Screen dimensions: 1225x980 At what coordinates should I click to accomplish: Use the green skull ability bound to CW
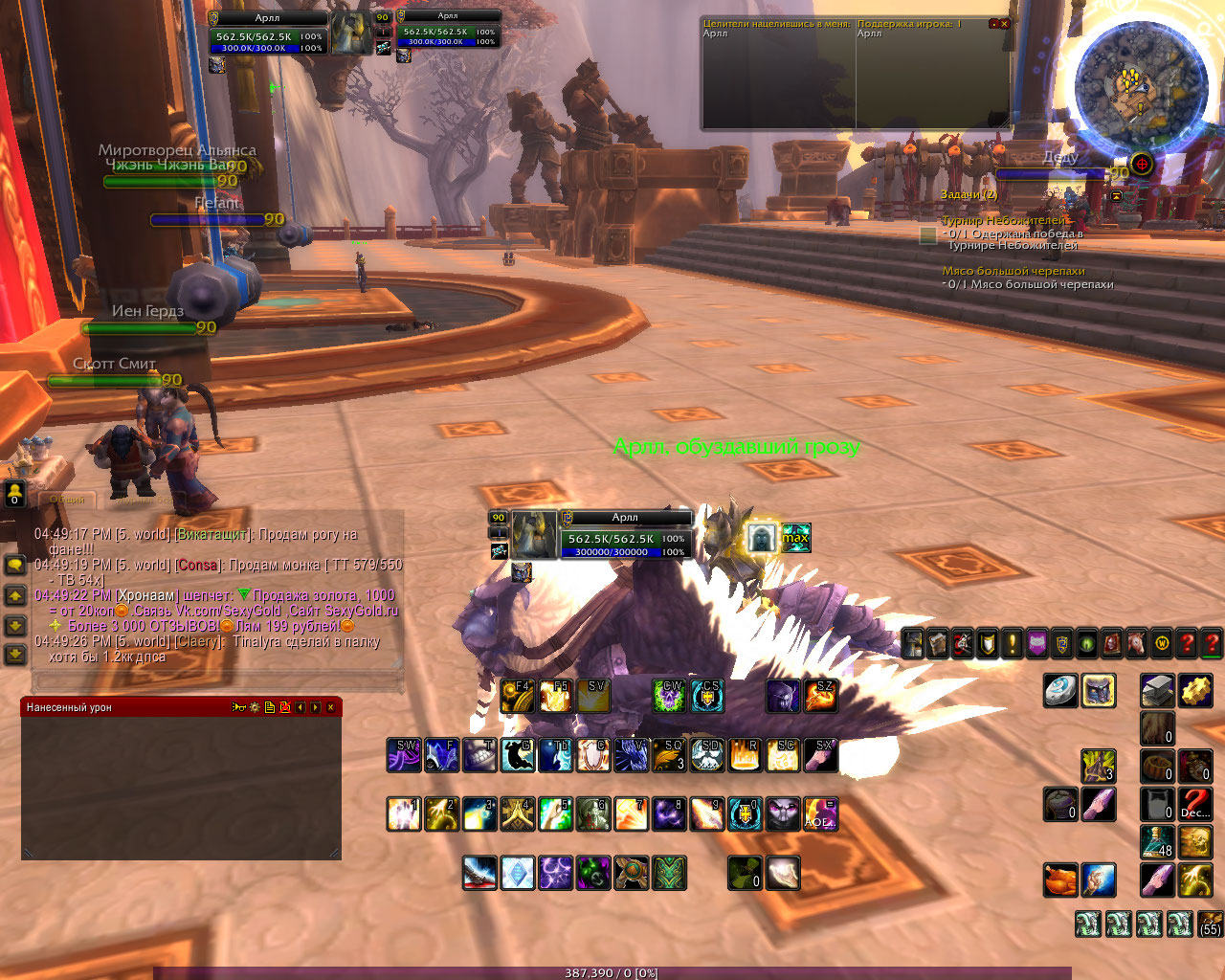click(670, 696)
